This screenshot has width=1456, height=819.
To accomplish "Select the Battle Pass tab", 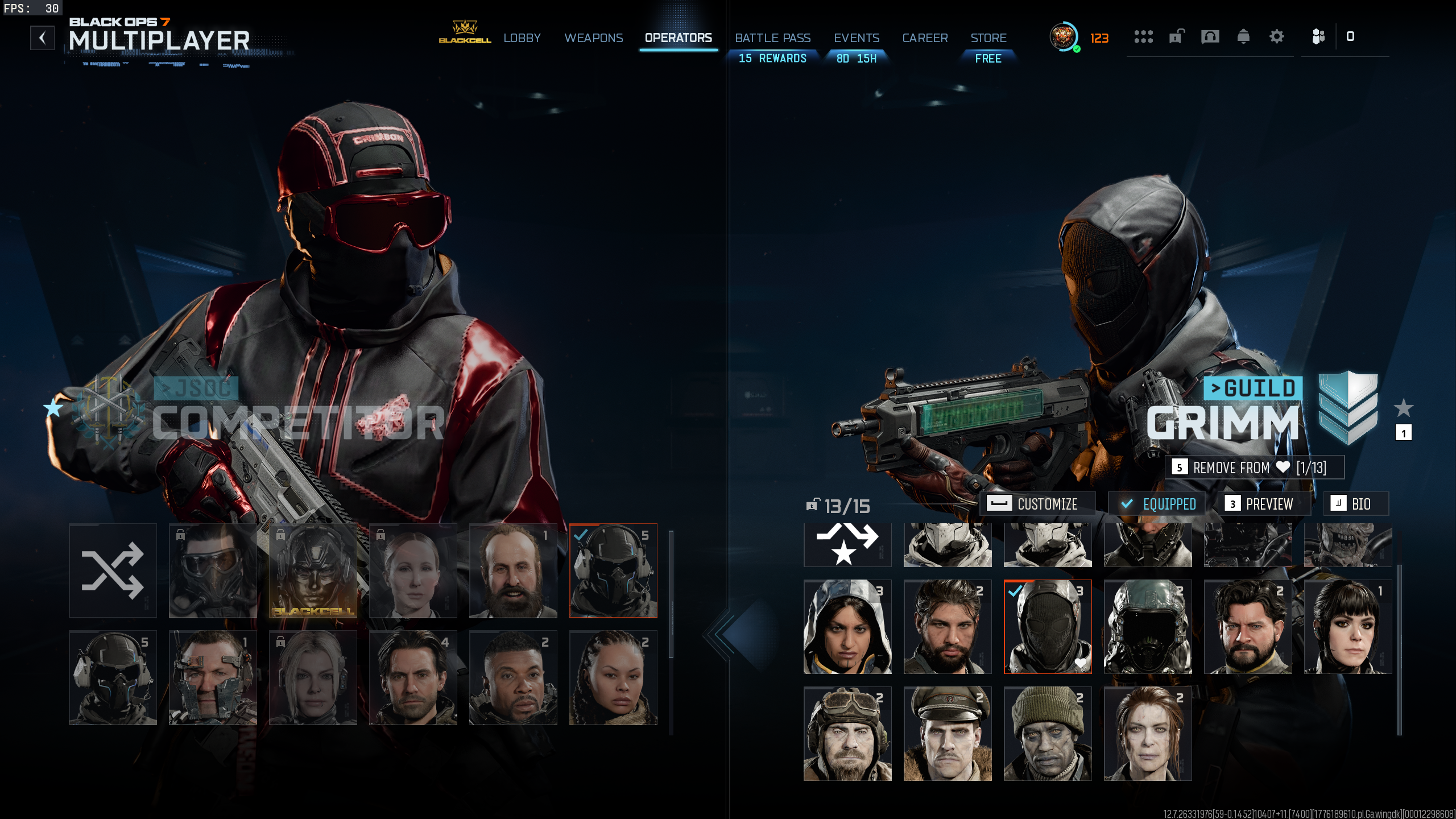I will 772,38.
